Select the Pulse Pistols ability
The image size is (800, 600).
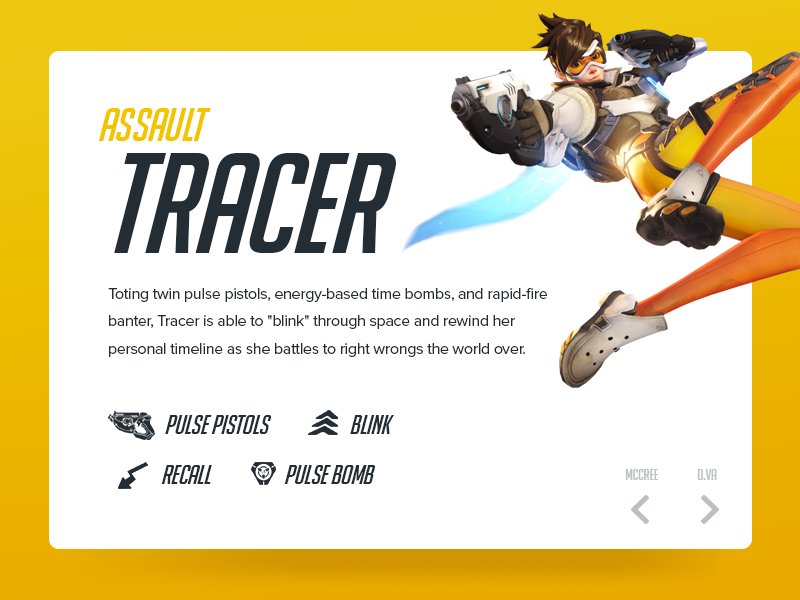[x=190, y=425]
